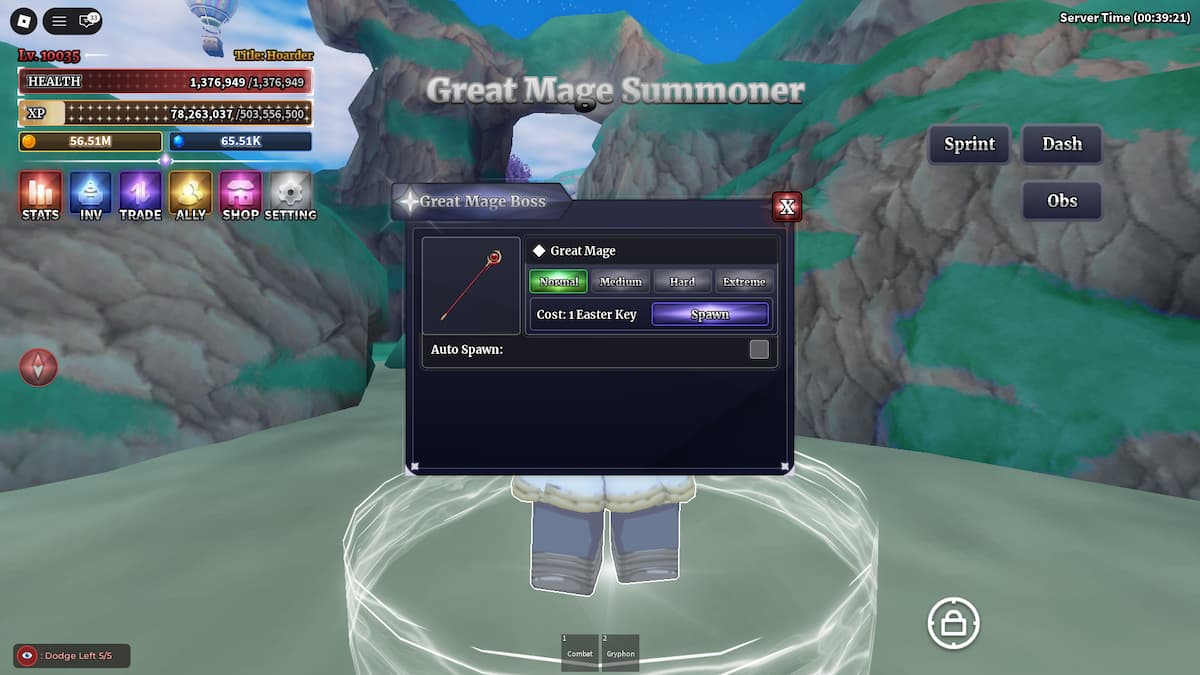Image resolution: width=1200 pixels, height=675 pixels.
Task: Open the Shop
Action: 240,195
